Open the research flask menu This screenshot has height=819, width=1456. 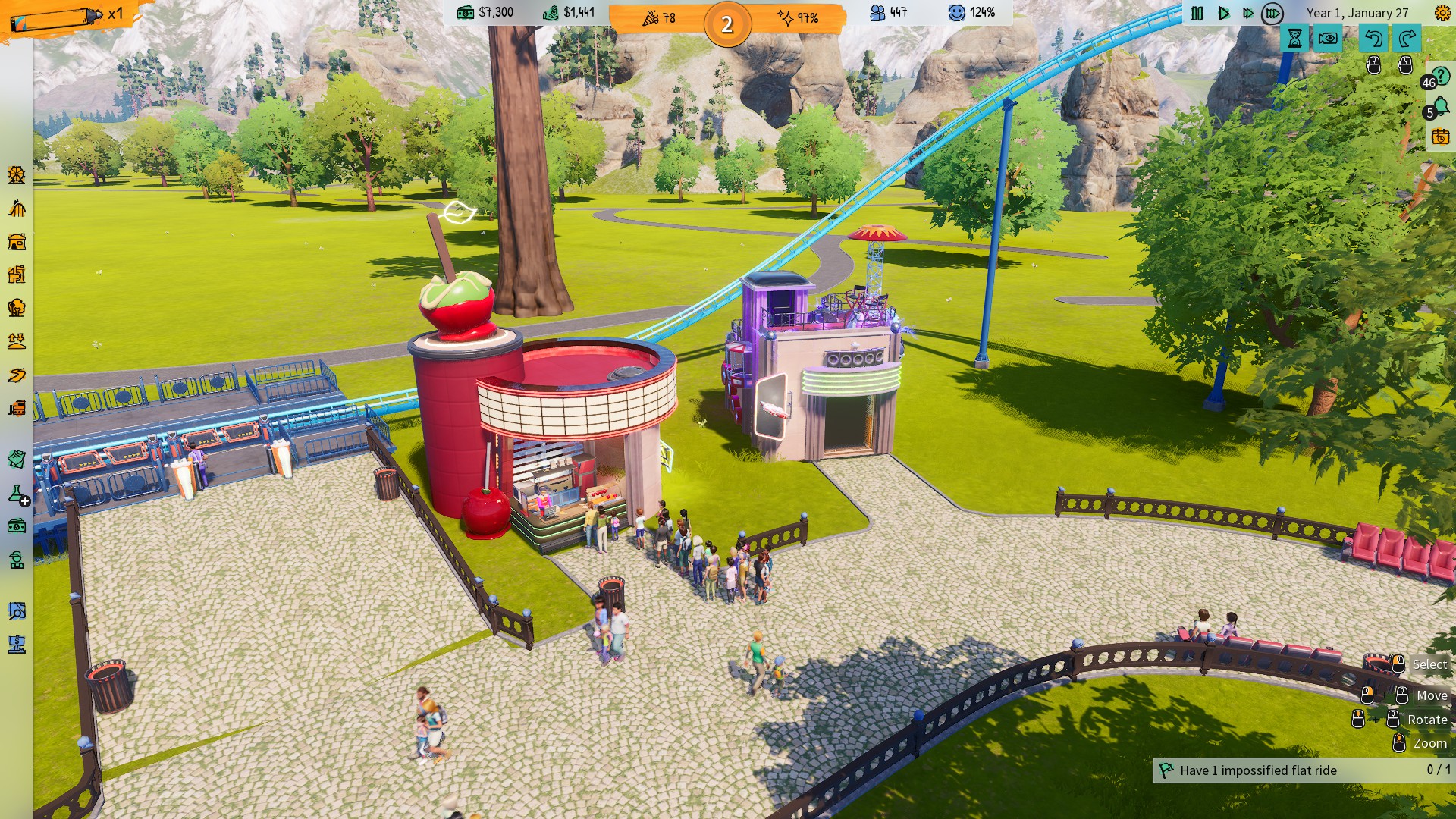[17, 494]
